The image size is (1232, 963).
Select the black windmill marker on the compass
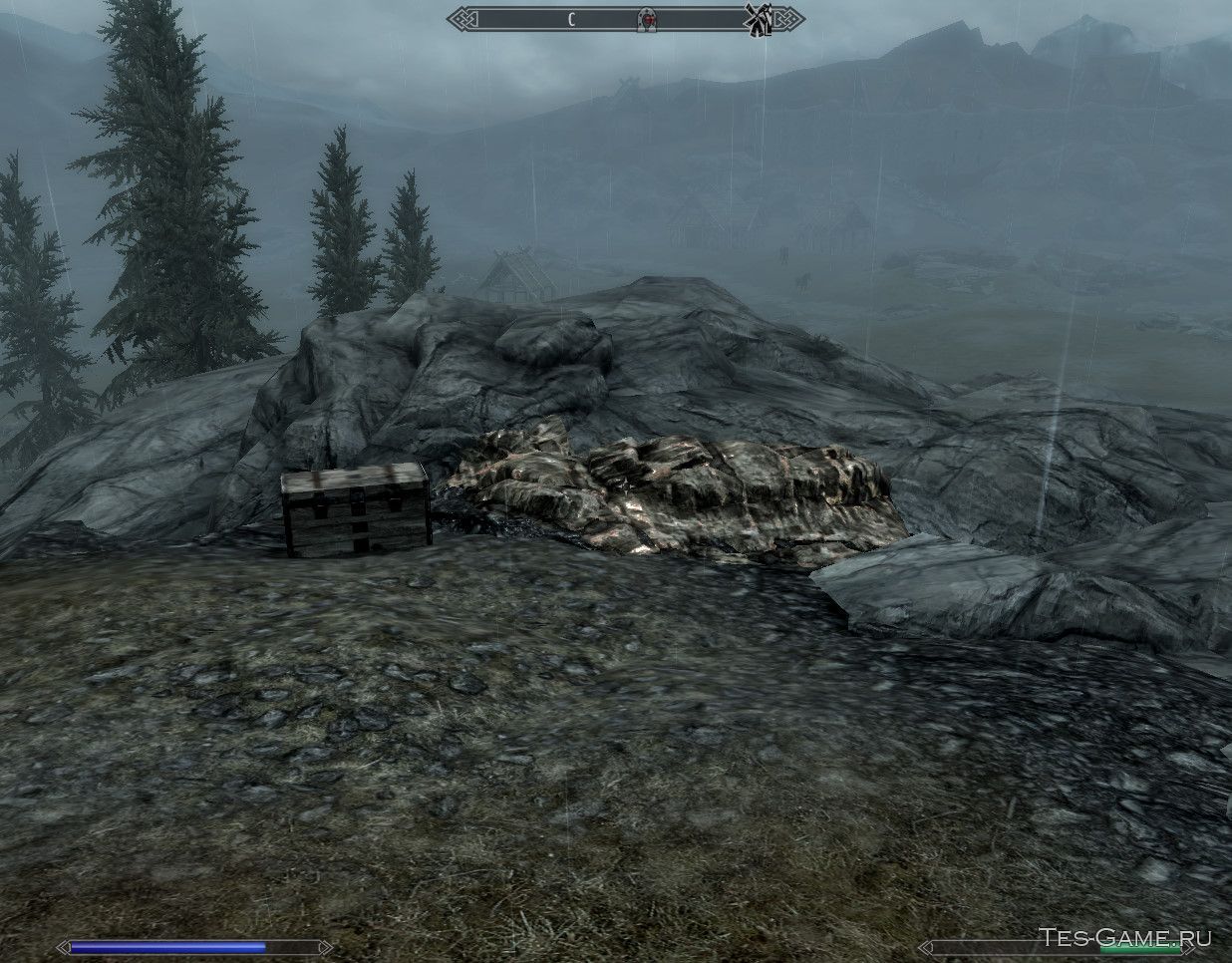tap(759, 18)
